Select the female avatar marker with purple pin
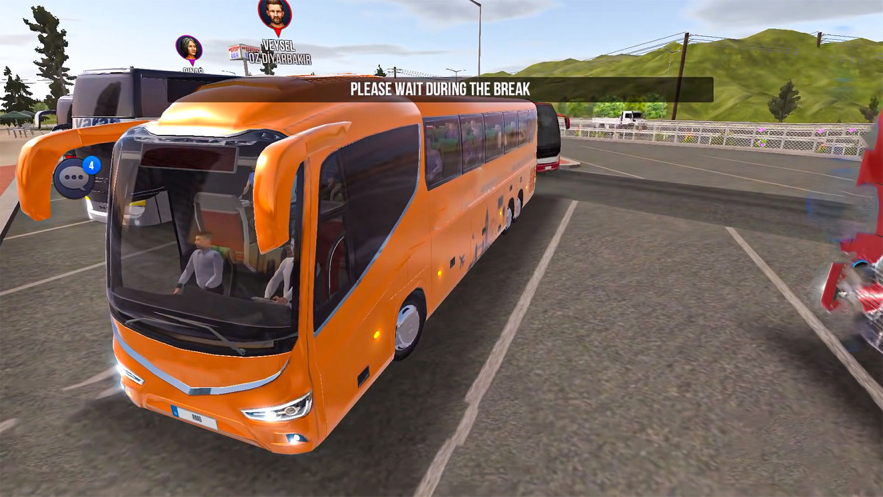Viewport: 883px width, 497px height. click(x=189, y=48)
